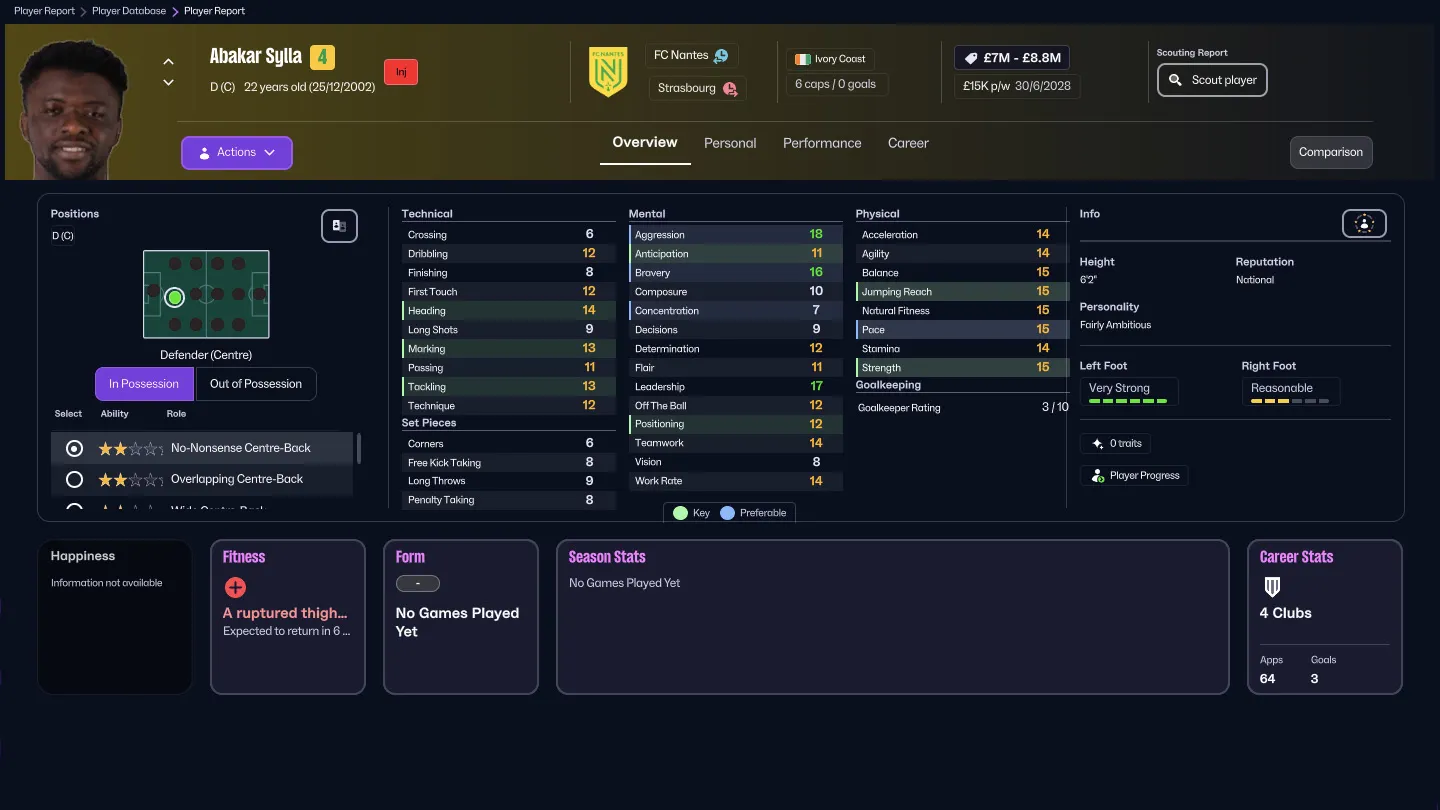Screen dimensions: 1440x810
Task: Switch to Out of Possession view
Action: 255,383
